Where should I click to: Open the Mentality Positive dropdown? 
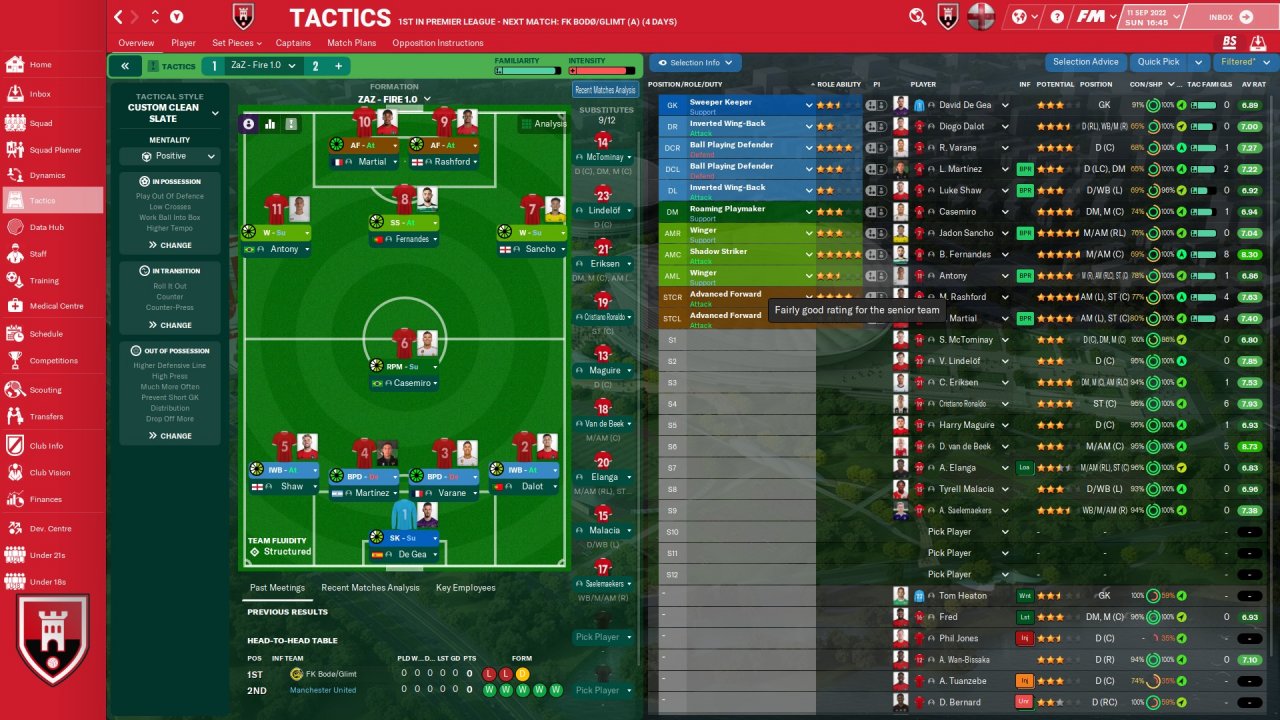point(170,156)
